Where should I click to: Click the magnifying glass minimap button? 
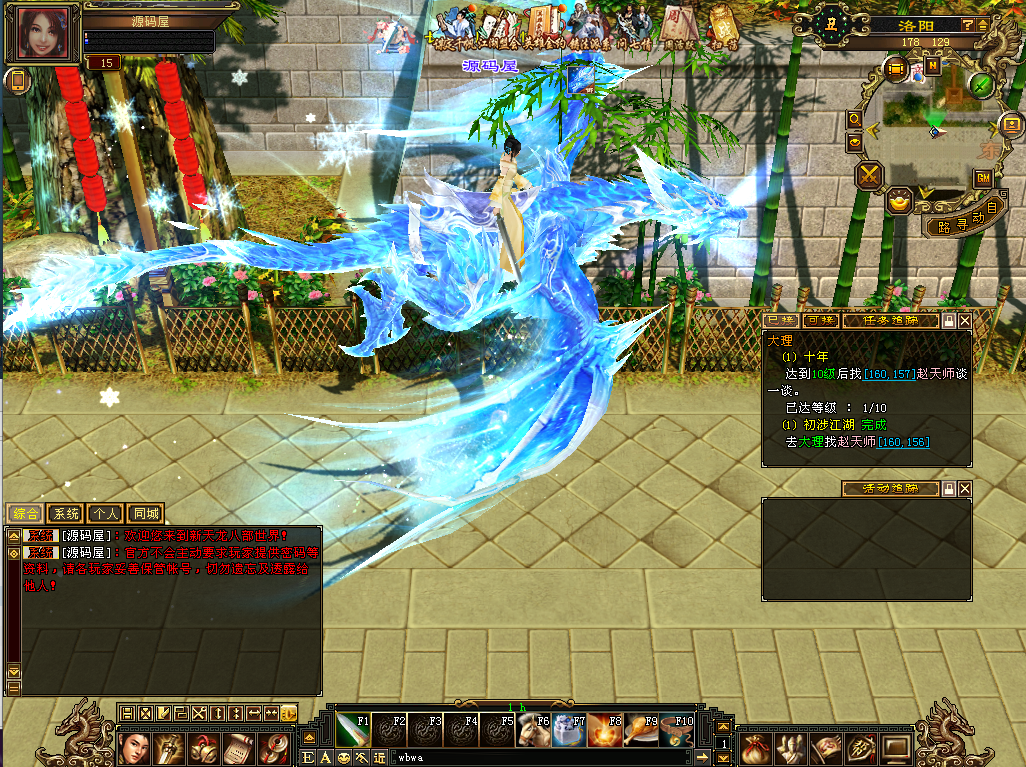[855, 119]
